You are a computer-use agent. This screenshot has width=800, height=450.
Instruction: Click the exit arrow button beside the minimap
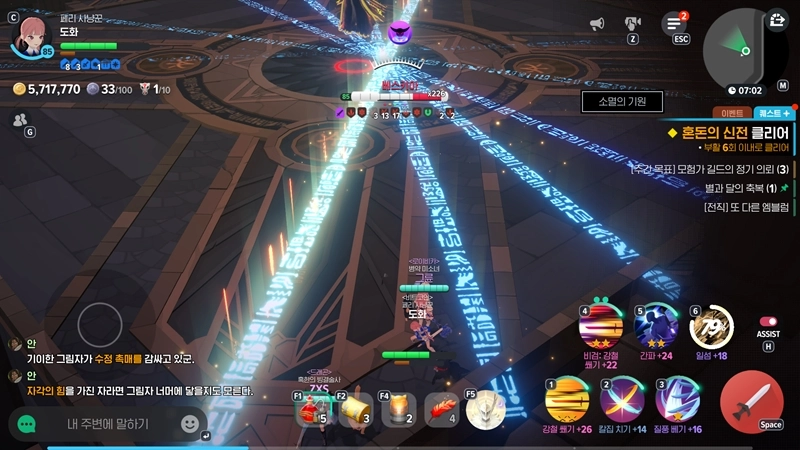click(778, 20)
